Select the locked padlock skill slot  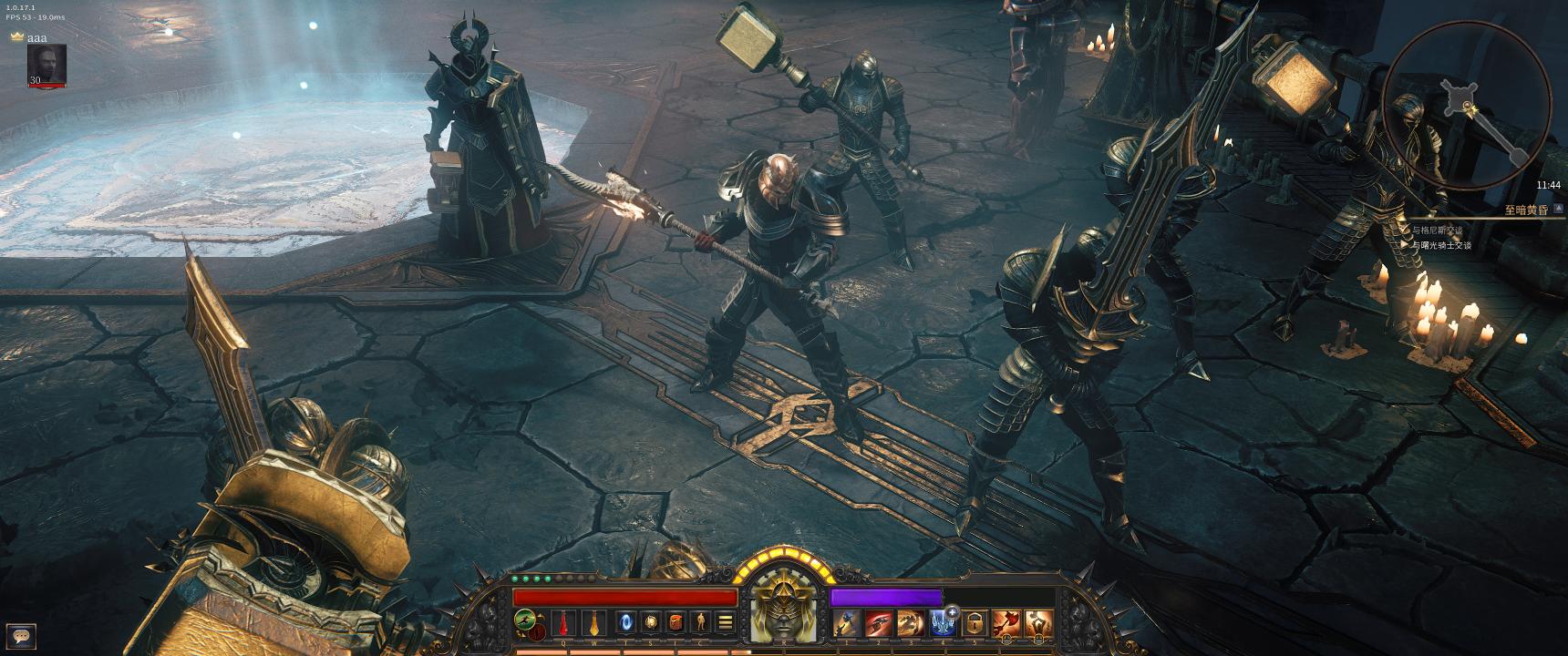click(x=975, y=624)
